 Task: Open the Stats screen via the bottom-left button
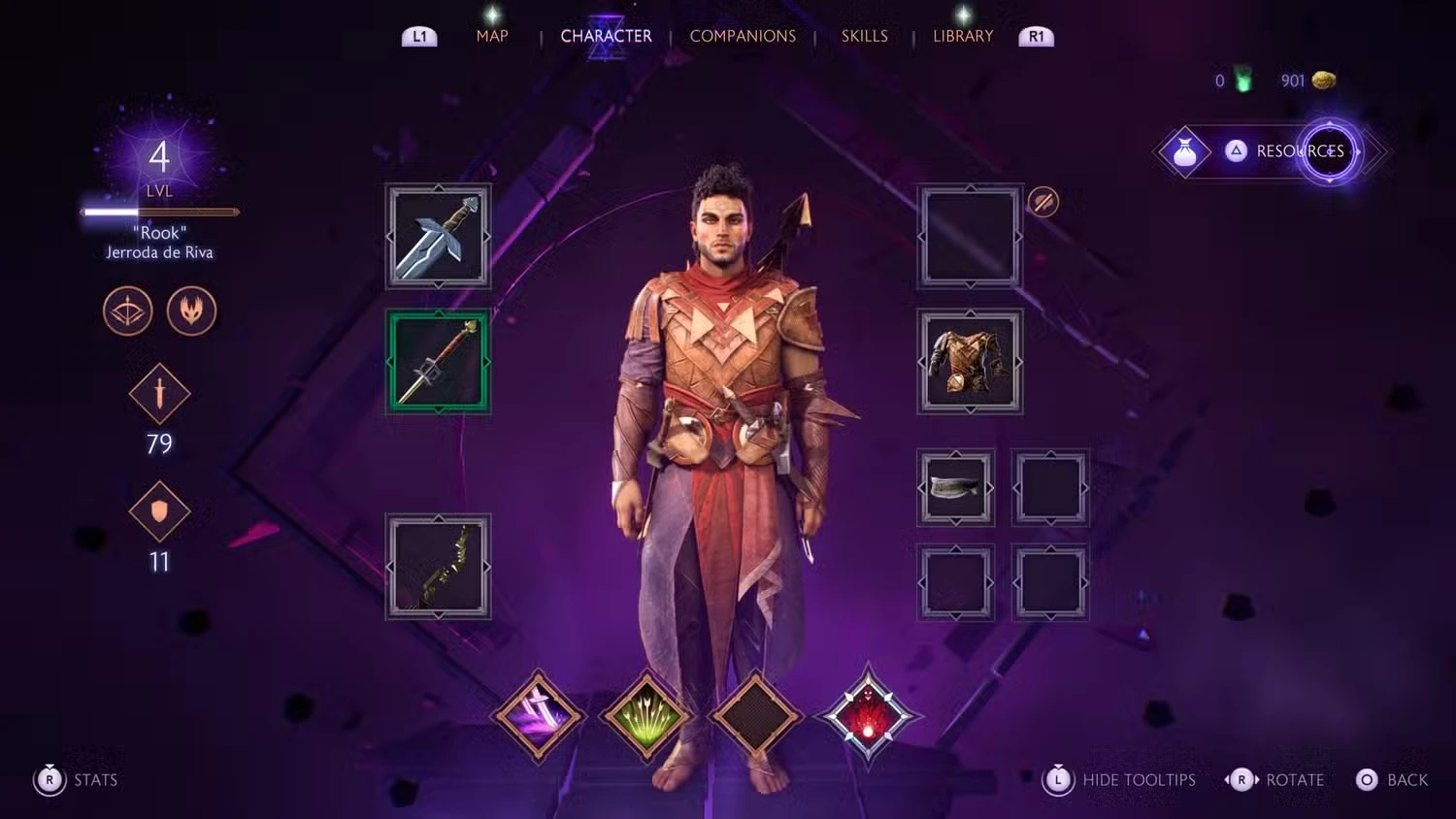click(76, 780)
